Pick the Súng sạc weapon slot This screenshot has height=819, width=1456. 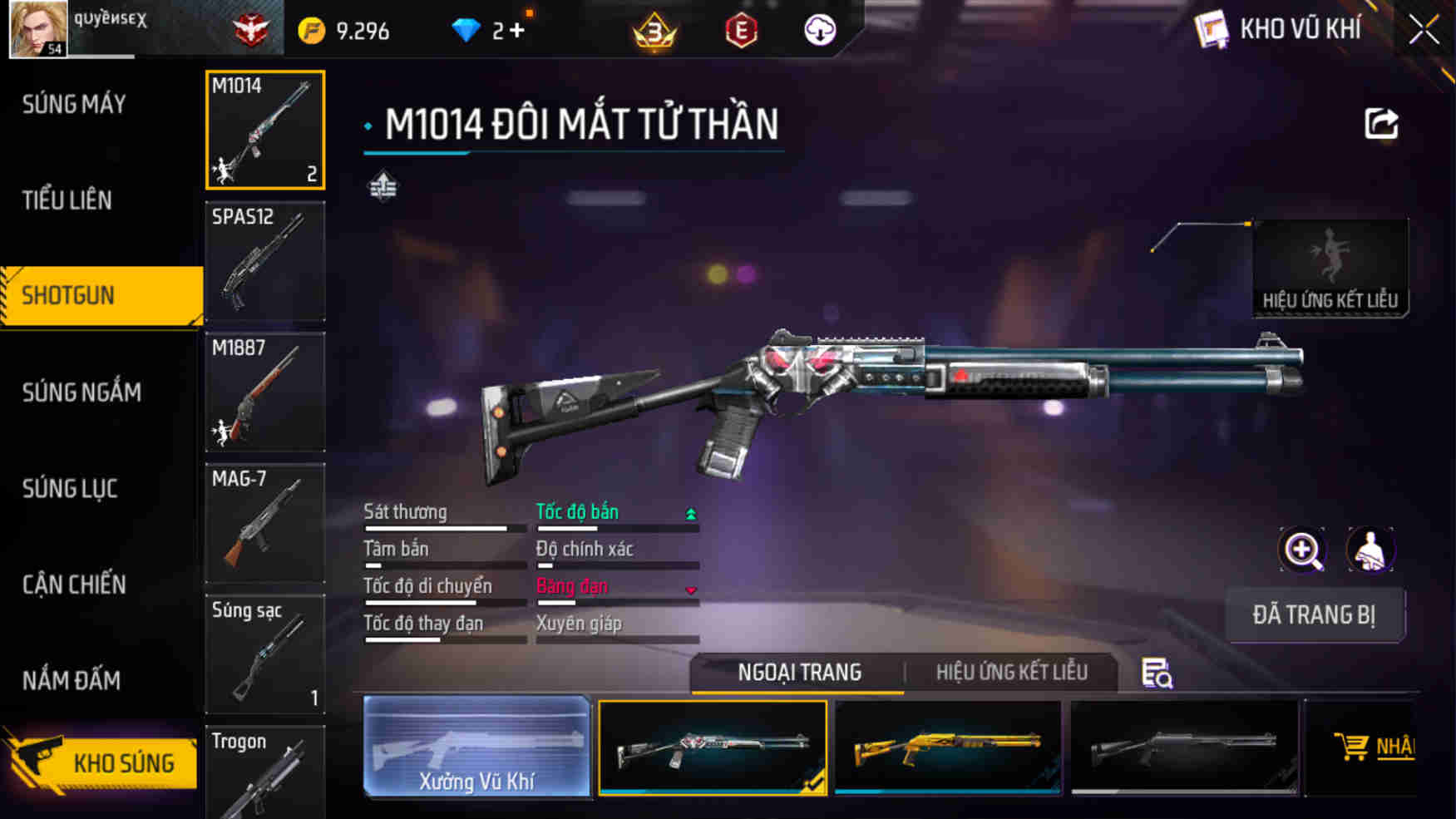(x=265, y=654)
